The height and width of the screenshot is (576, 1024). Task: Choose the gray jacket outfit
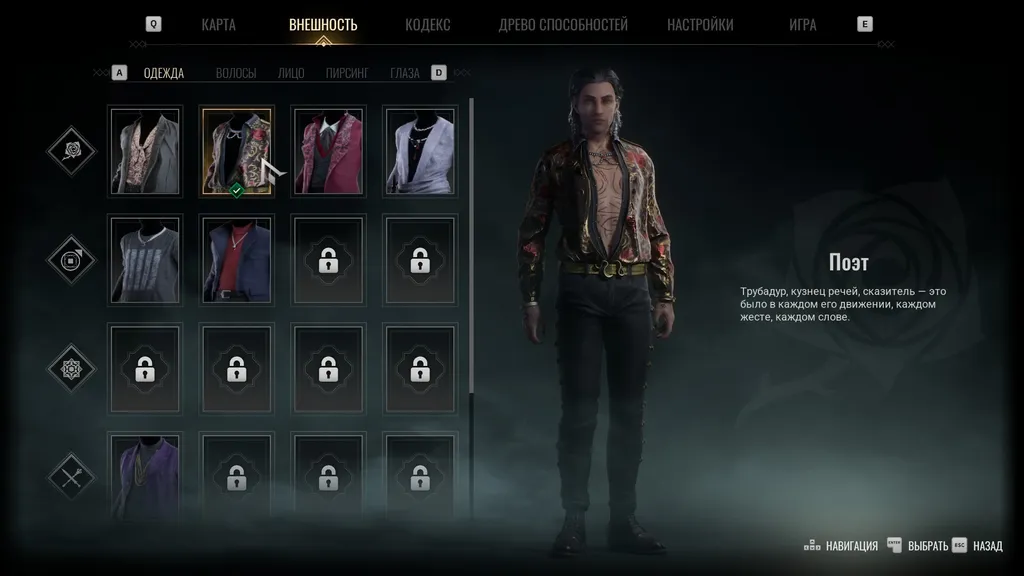[x=145, y=151]
